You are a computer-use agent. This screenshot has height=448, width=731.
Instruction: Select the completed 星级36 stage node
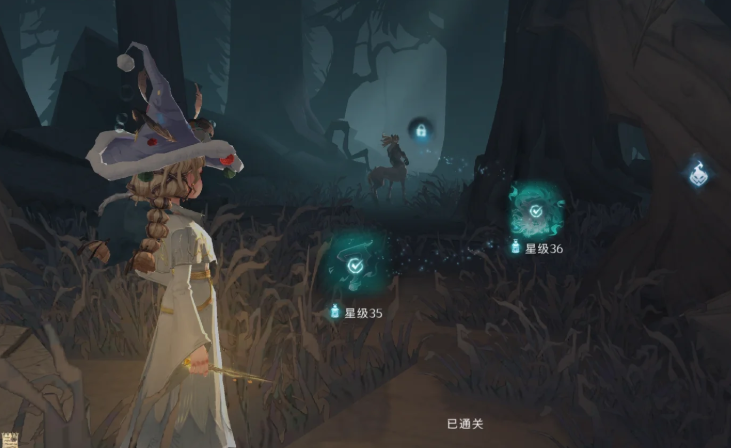tap(536, 211)
